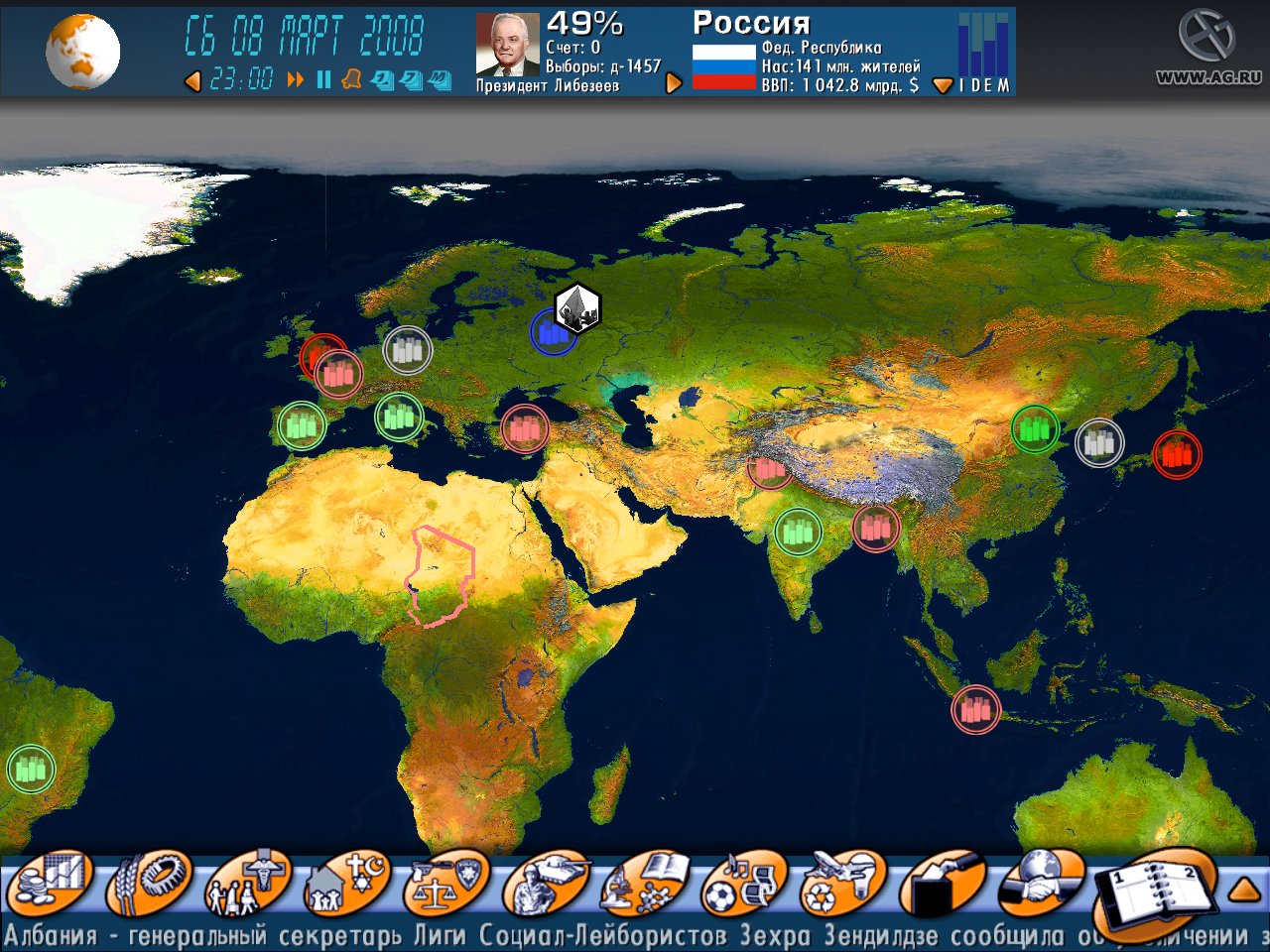This screenshot has height=952, width=1270.
Task: Click the strike event icon over Moscow
Action: 575,307
